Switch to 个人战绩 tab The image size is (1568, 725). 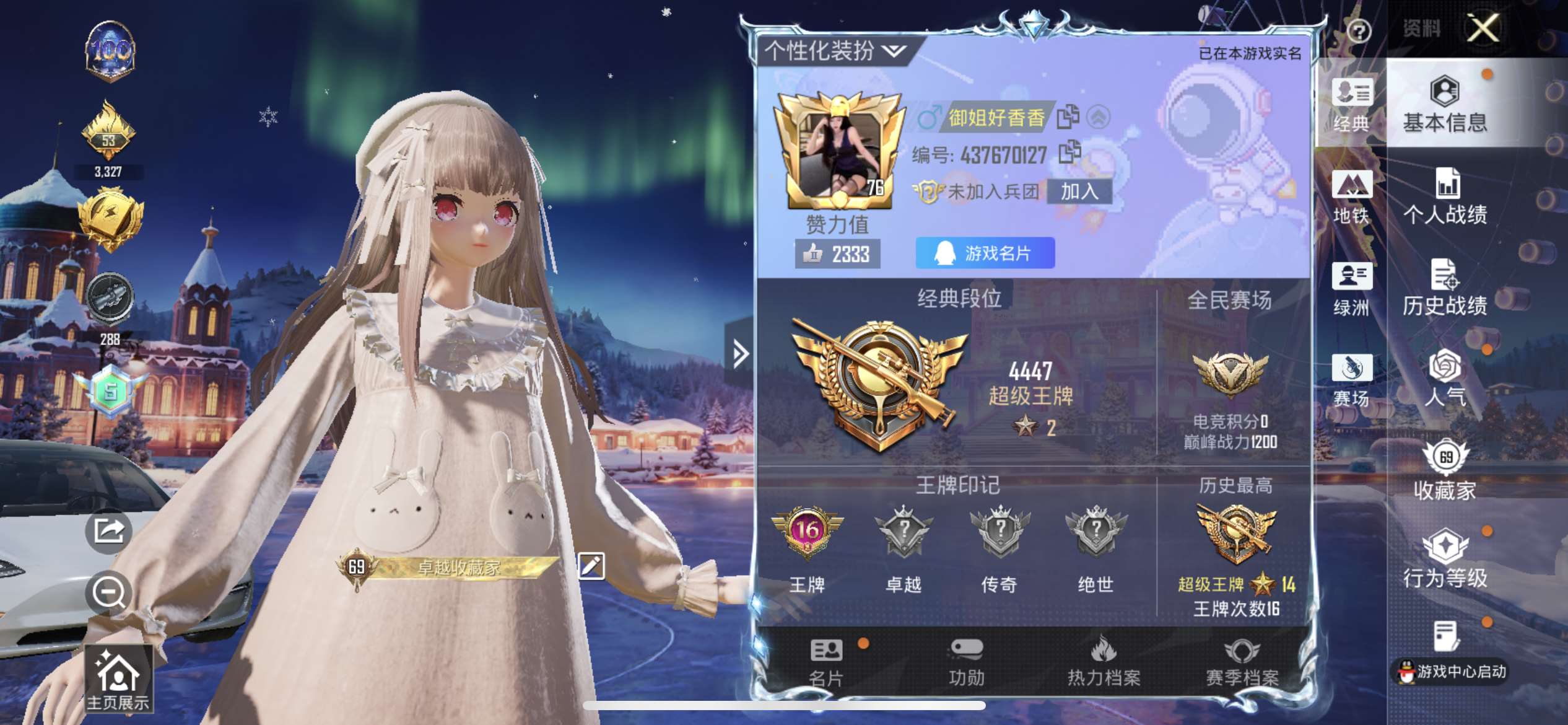pos(1444,196)
